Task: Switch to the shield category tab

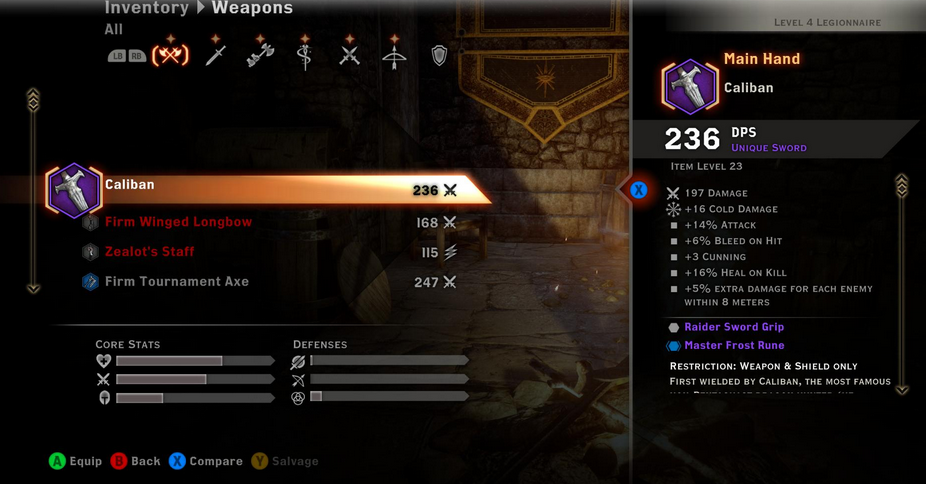Action: coord(439,55)
